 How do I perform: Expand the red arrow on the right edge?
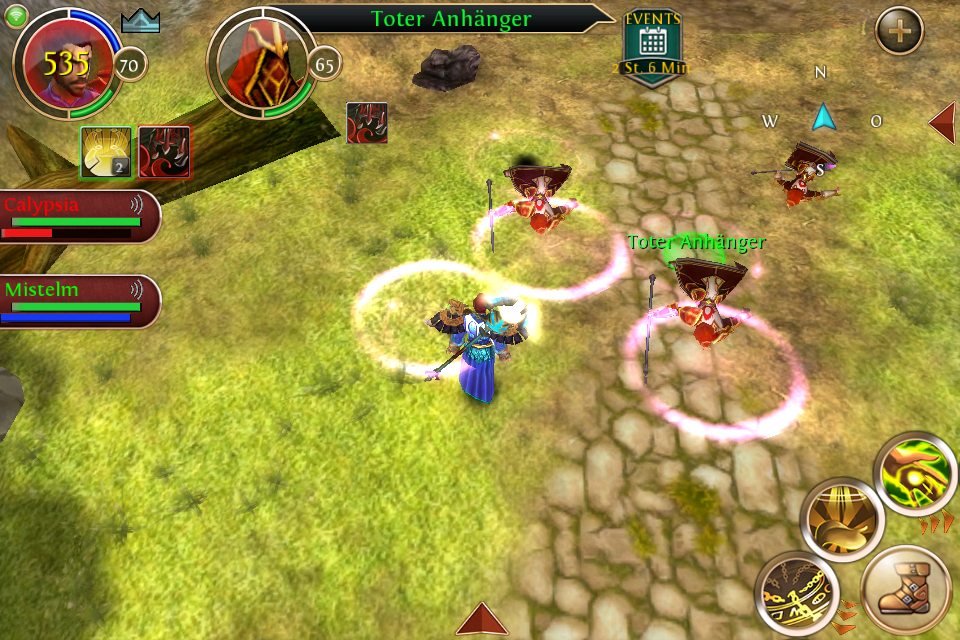(x=942, y=122)
